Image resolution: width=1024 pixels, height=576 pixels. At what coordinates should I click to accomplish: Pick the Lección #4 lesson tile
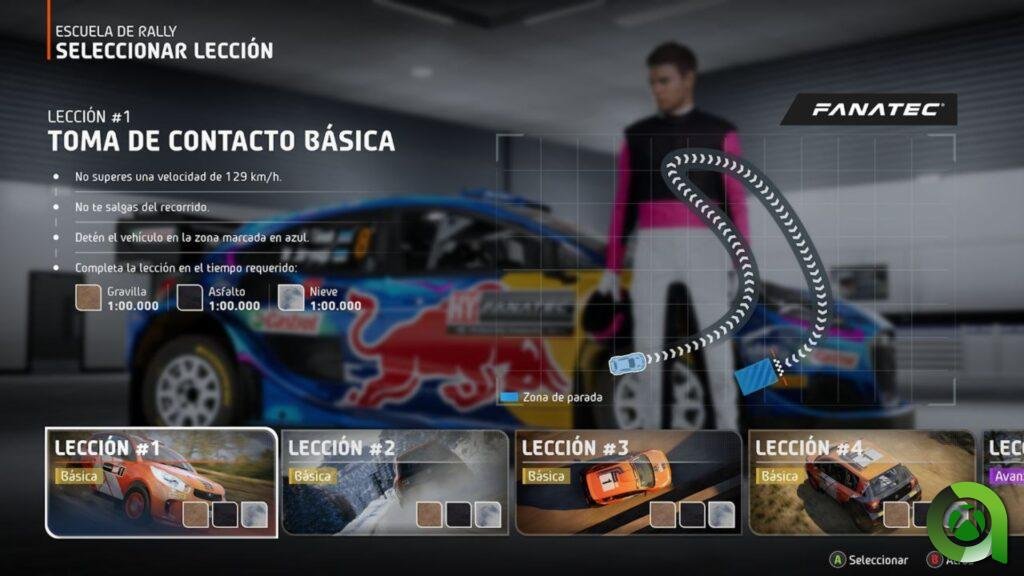click(861, 482)
